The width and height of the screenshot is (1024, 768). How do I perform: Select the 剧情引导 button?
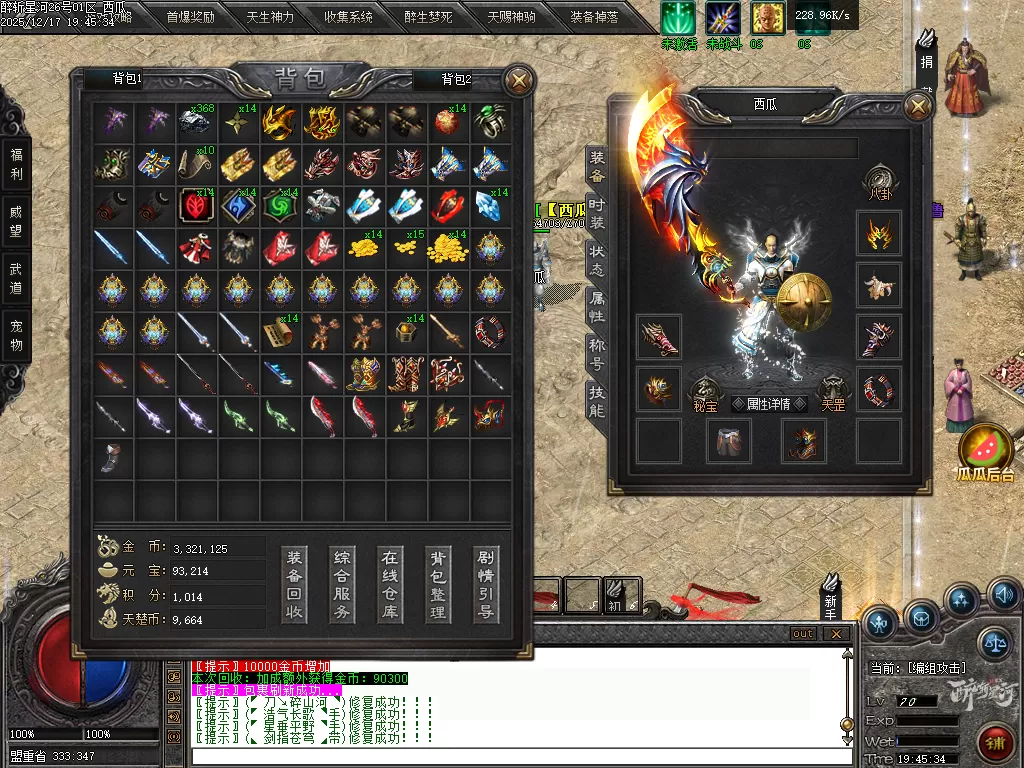click(x=486, y=584)
